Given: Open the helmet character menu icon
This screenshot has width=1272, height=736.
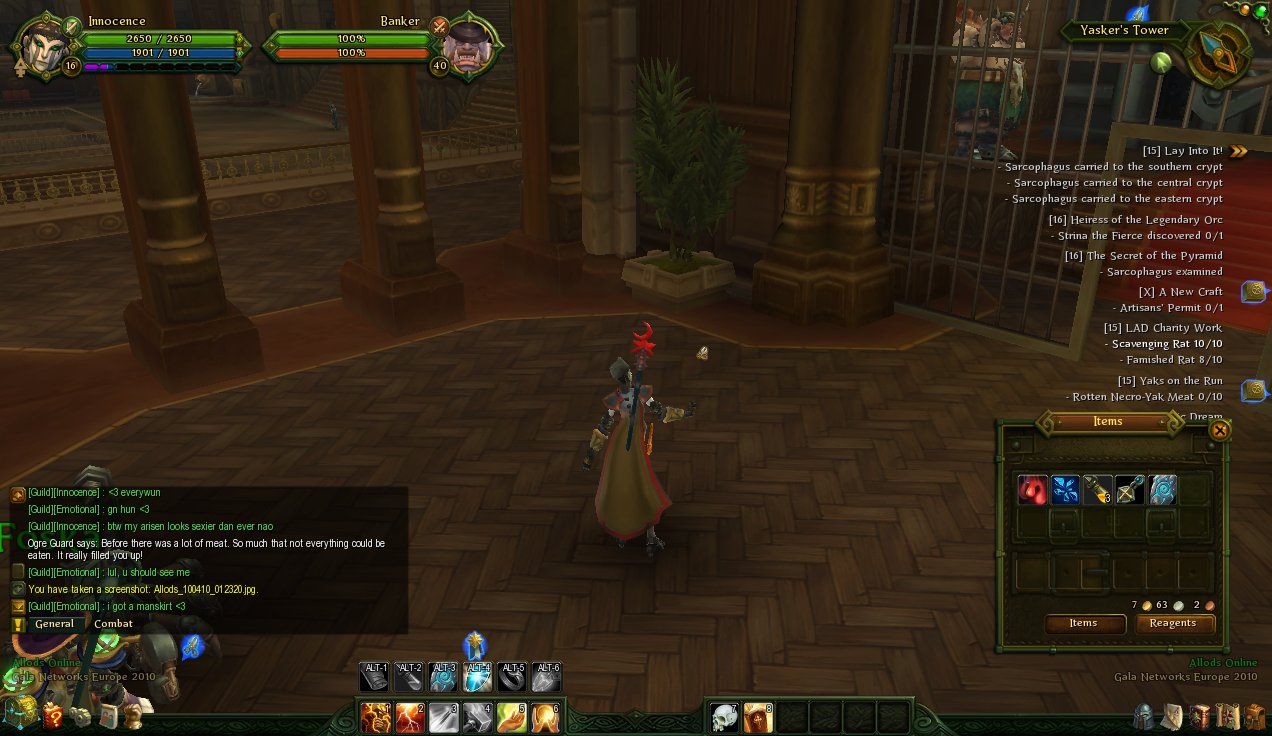Looking at the screenshot, I should pyautogui.click(x=1143, y=716).
